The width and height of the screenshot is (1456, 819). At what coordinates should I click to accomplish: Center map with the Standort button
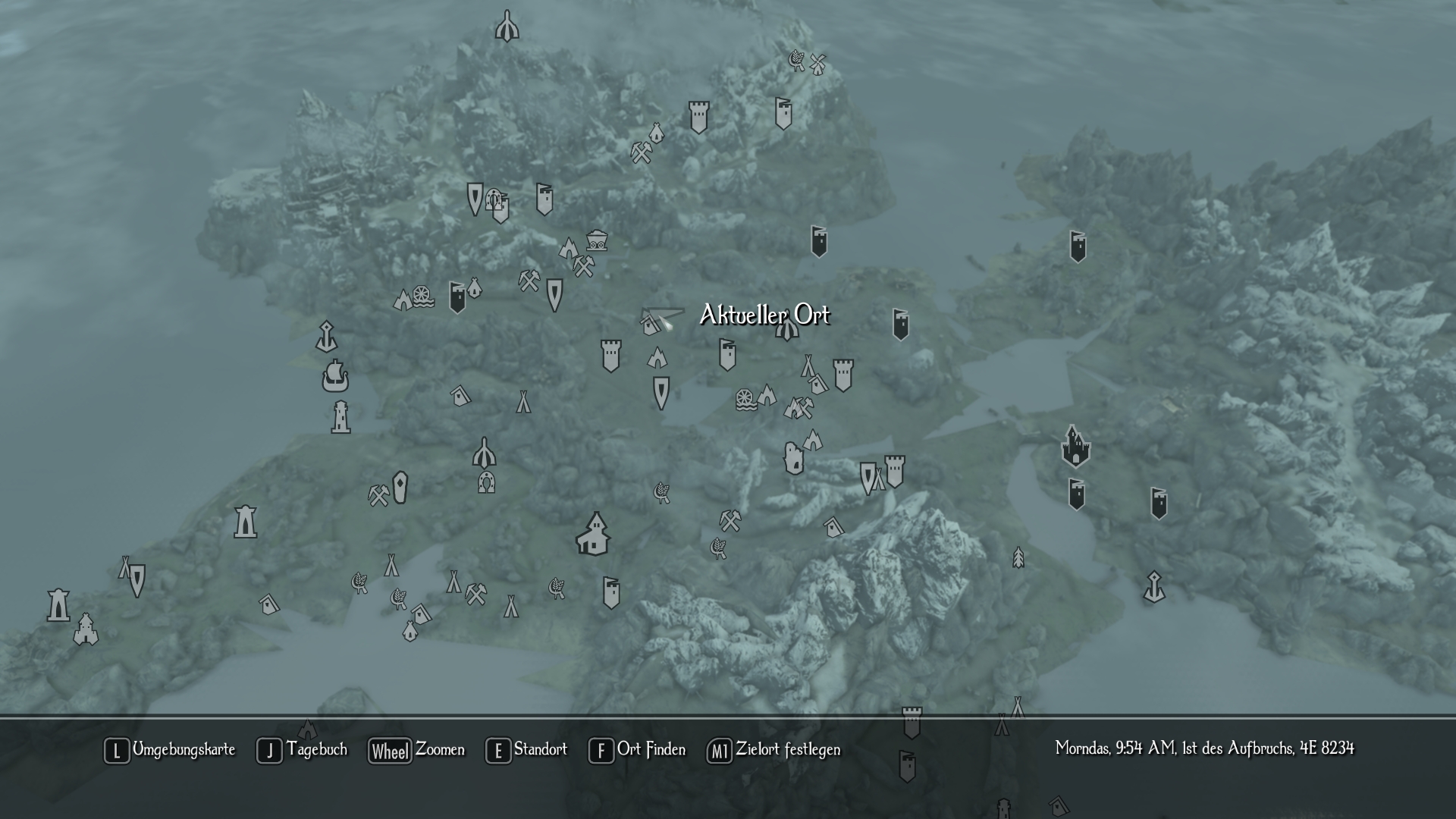click(526, 750)
